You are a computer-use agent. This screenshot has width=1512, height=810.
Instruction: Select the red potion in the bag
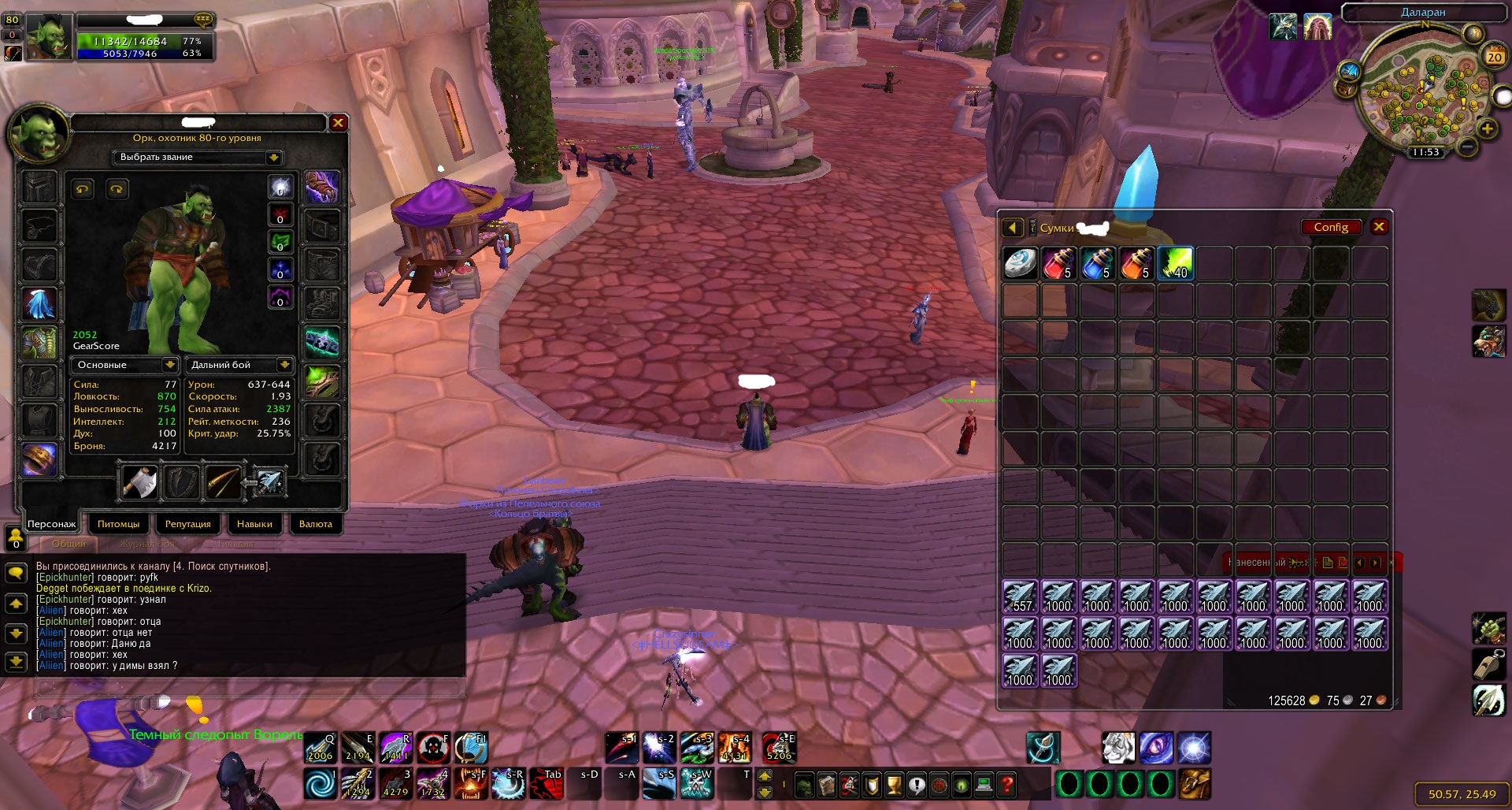coord(1058,264)
